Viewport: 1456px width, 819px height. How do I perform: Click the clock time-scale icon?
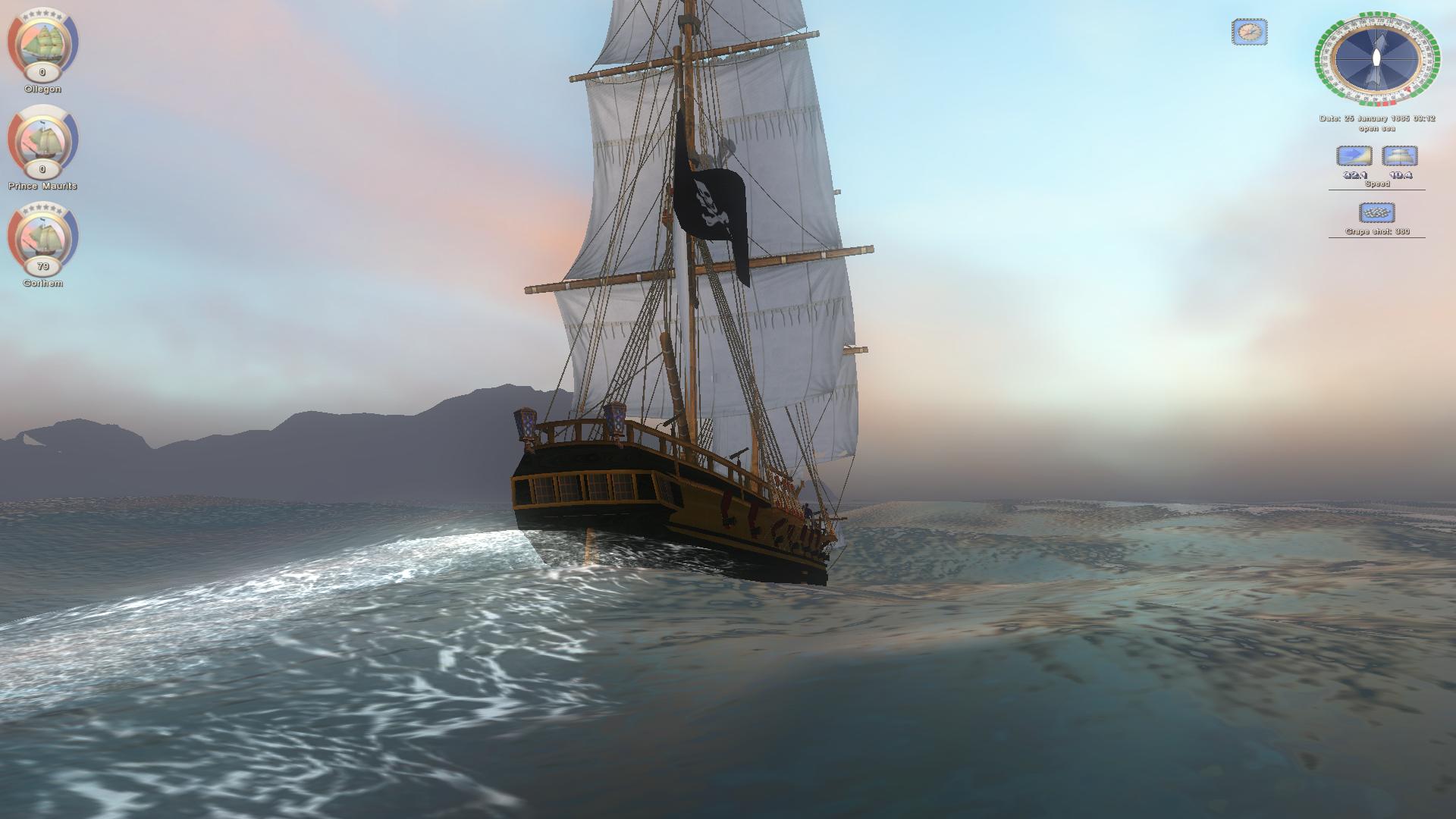click(x=1249, y=32)
